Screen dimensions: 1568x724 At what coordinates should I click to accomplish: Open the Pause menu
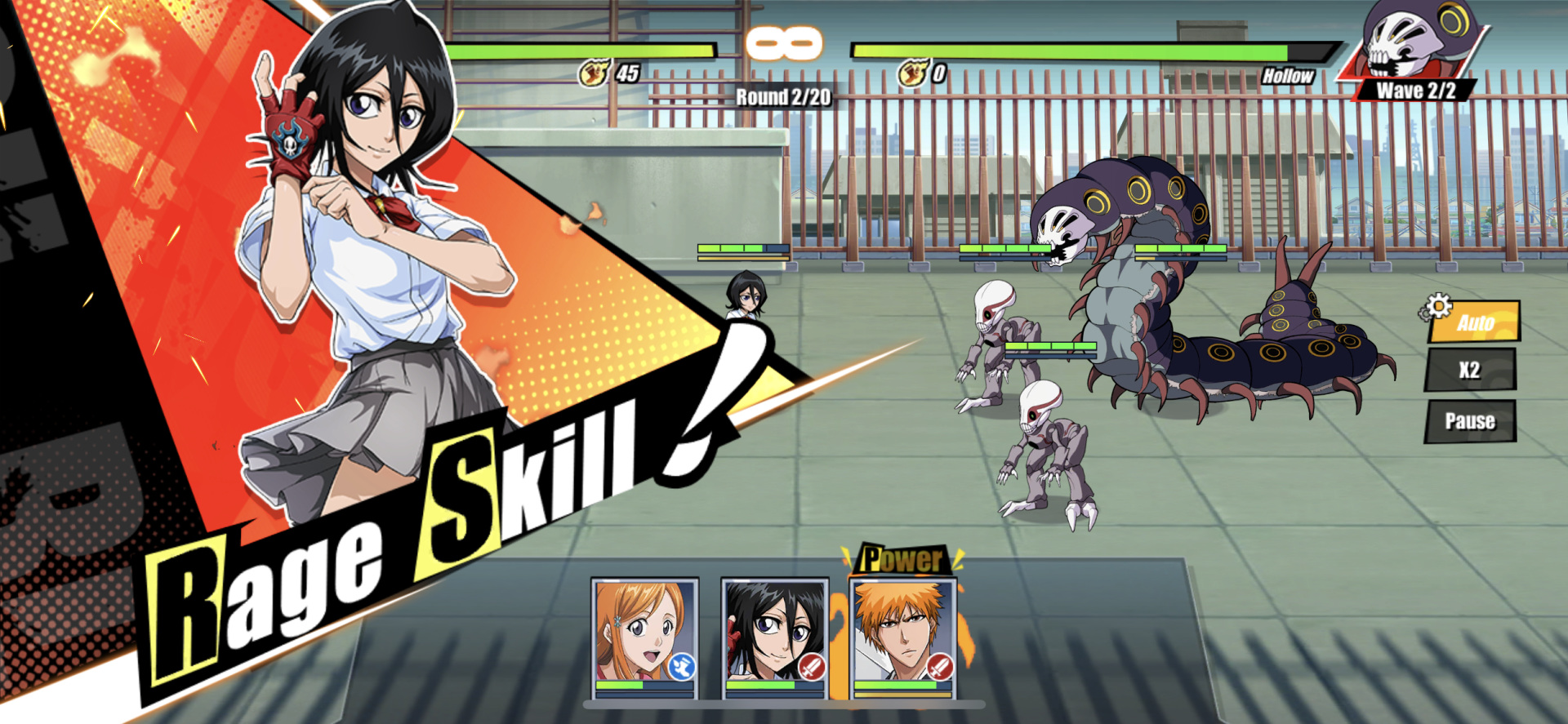(1471, 420)
